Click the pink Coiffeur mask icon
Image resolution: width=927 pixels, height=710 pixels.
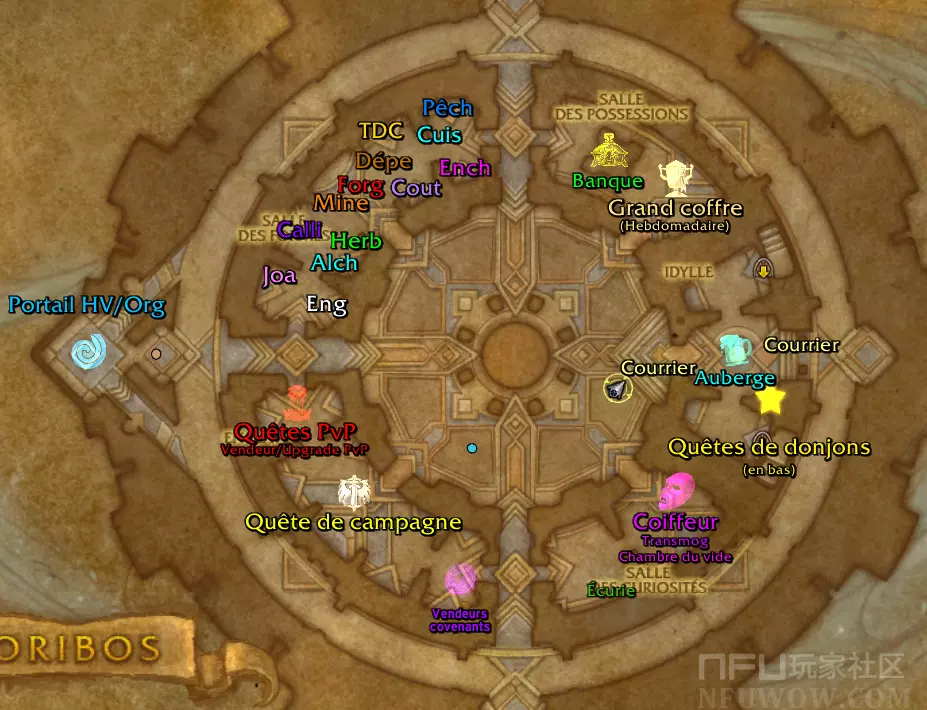[x=677, y=491]
